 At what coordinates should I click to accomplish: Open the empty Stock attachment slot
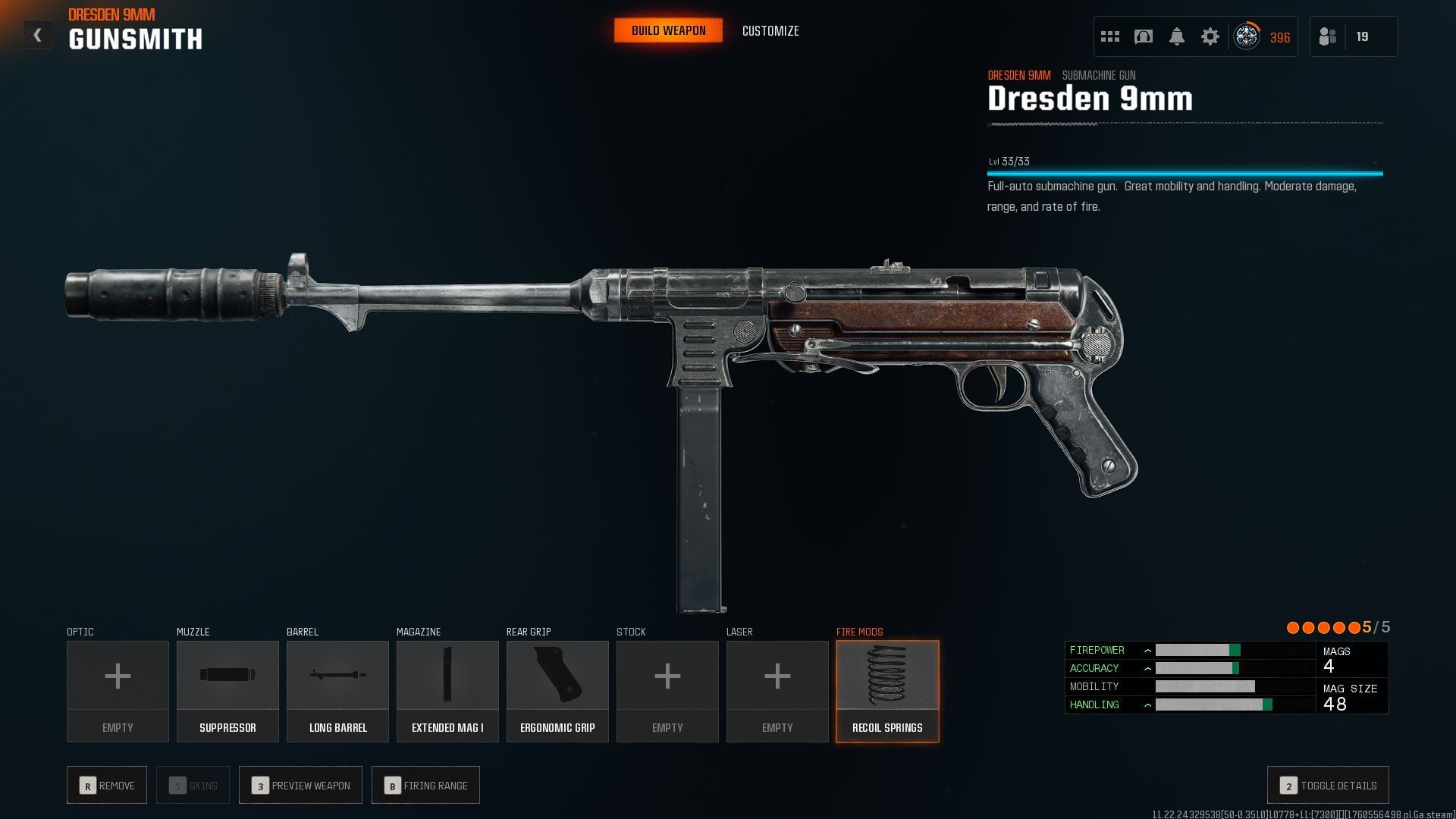coord(667,691)
